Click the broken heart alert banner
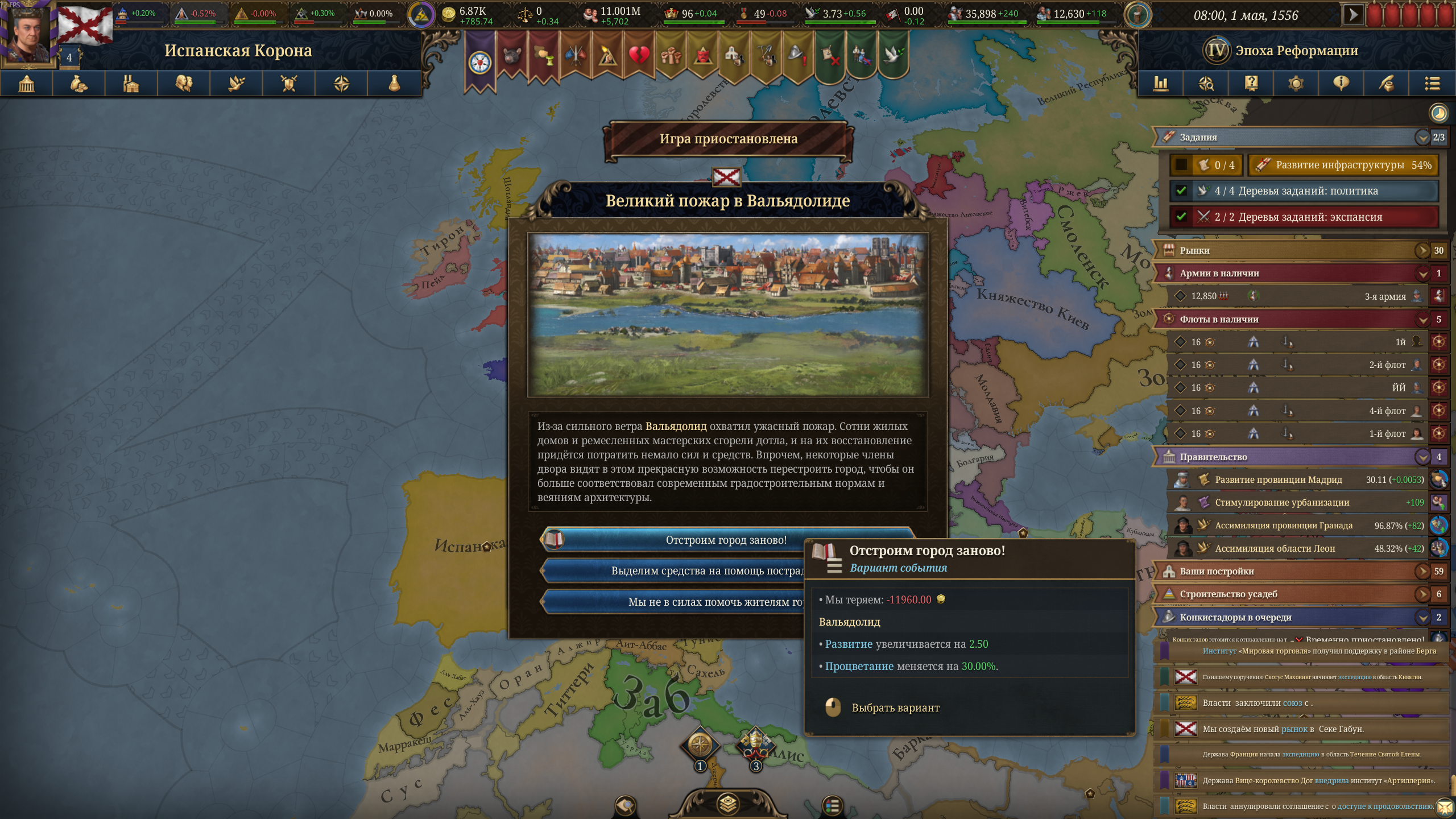1456x819 pixels. point(639,56)
